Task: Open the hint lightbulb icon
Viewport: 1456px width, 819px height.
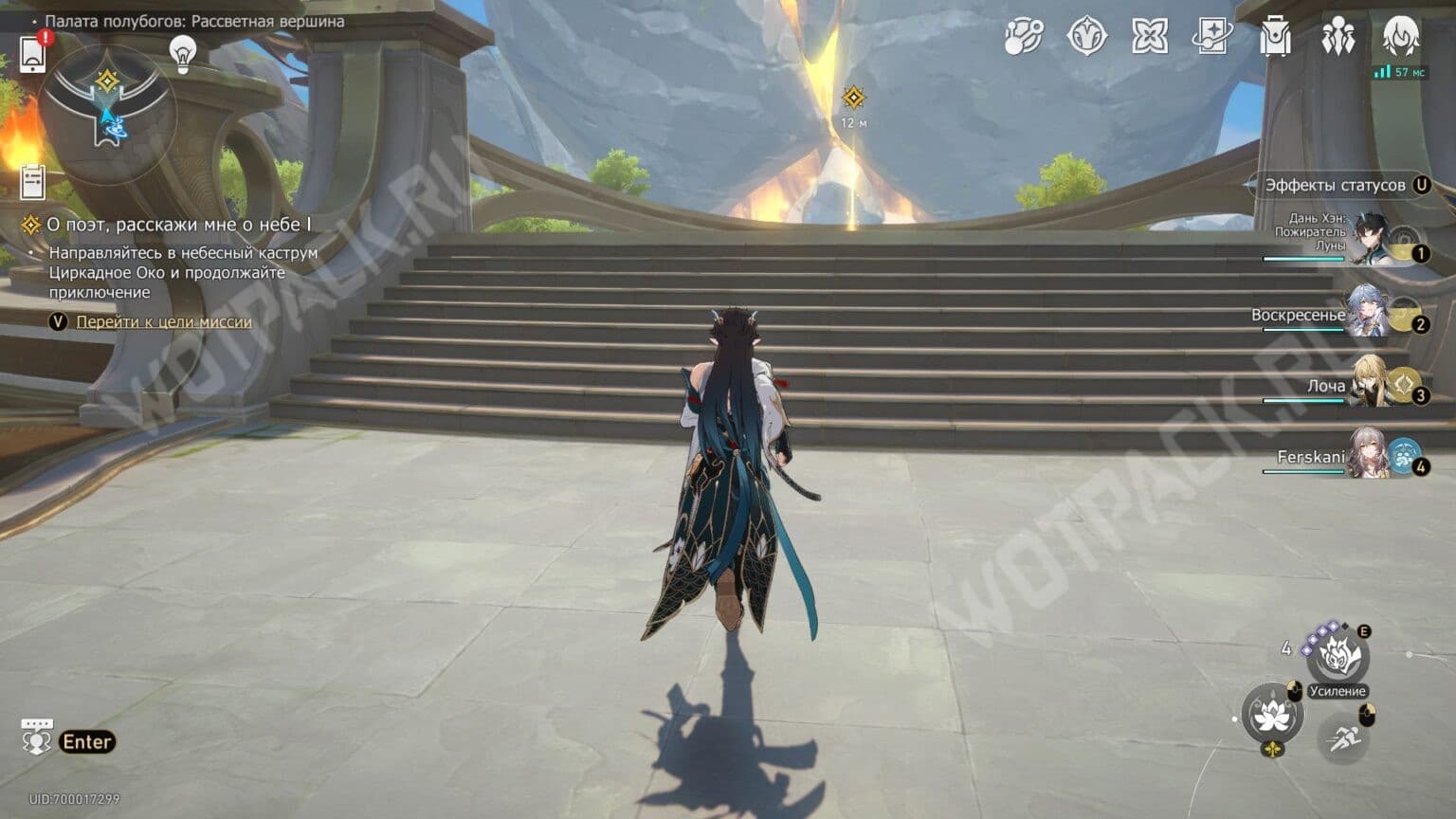Action: pos(183,54)
